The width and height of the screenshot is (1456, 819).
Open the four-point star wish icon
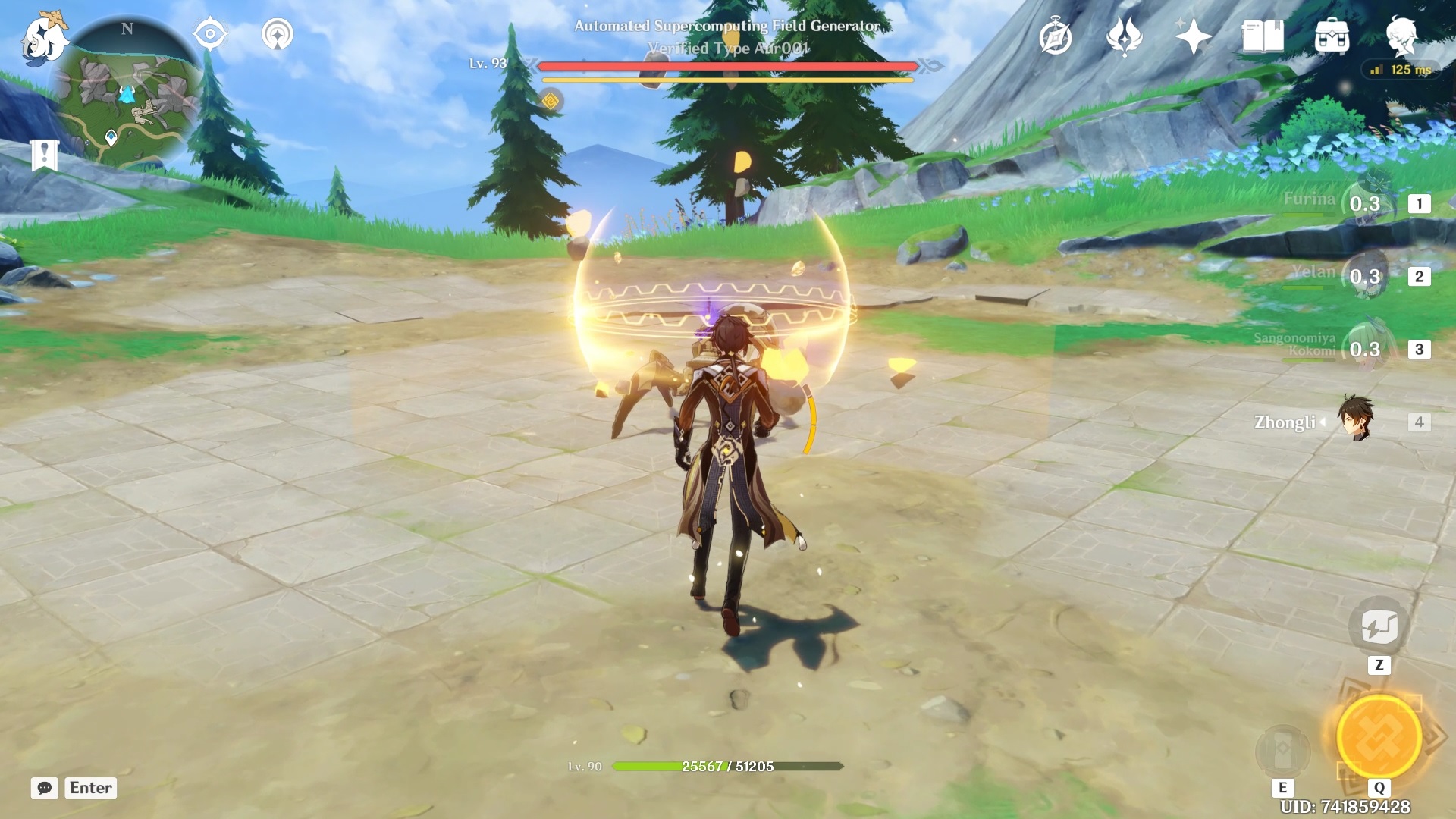click(1193, 36)
